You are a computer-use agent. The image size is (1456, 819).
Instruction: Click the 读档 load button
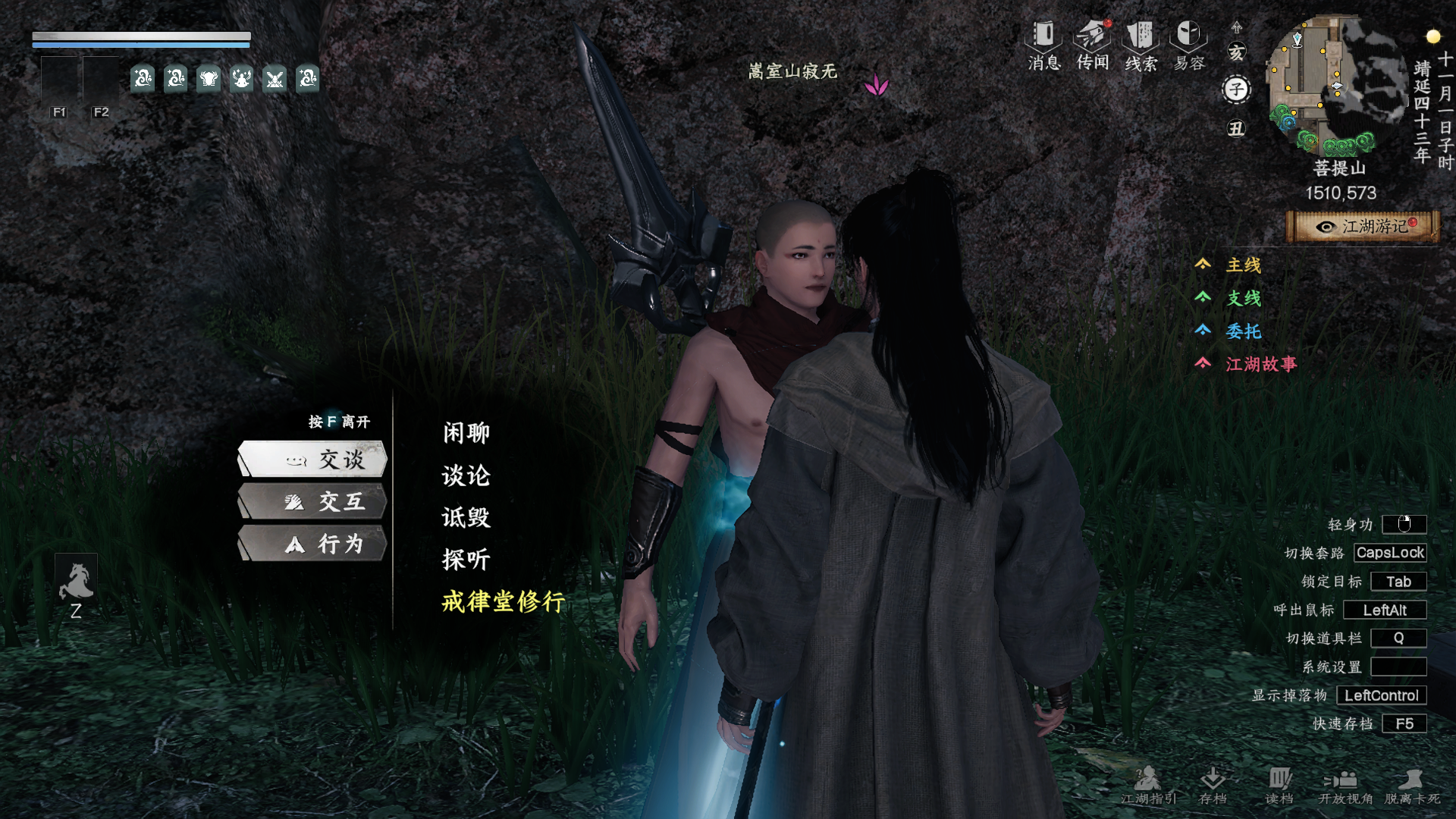[1279, 785]
